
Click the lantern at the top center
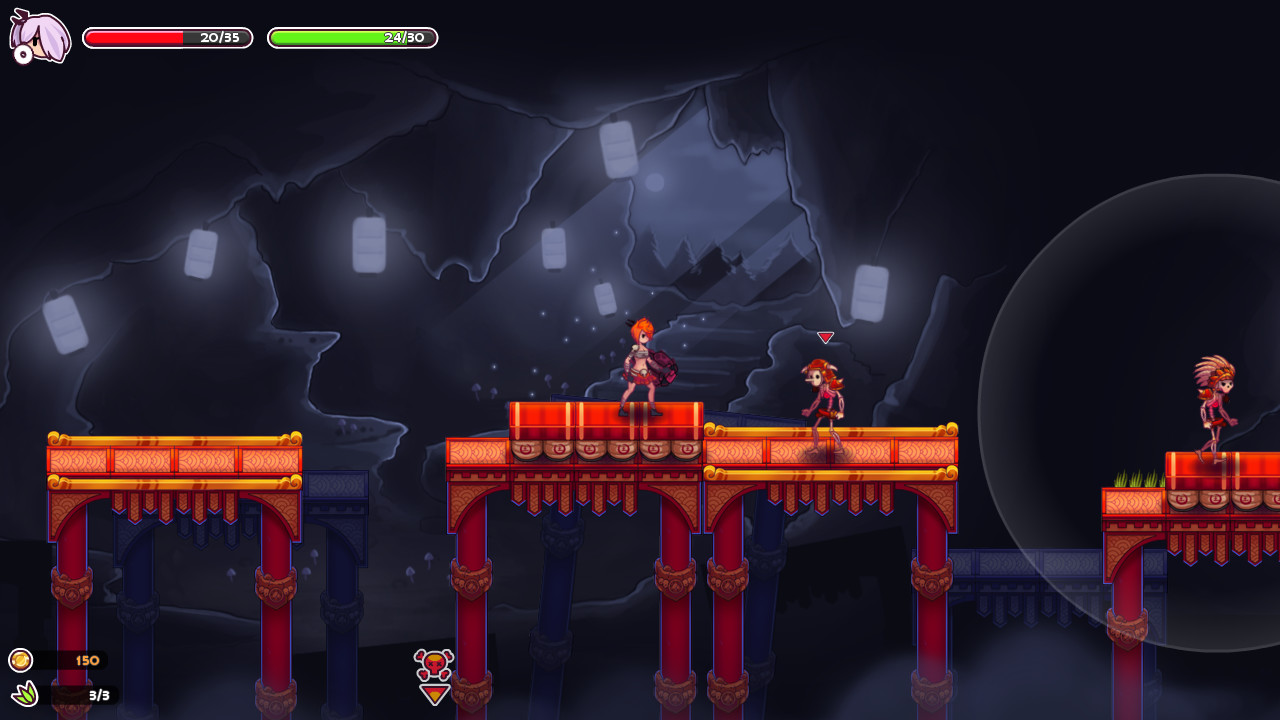[x=617, y=152]
